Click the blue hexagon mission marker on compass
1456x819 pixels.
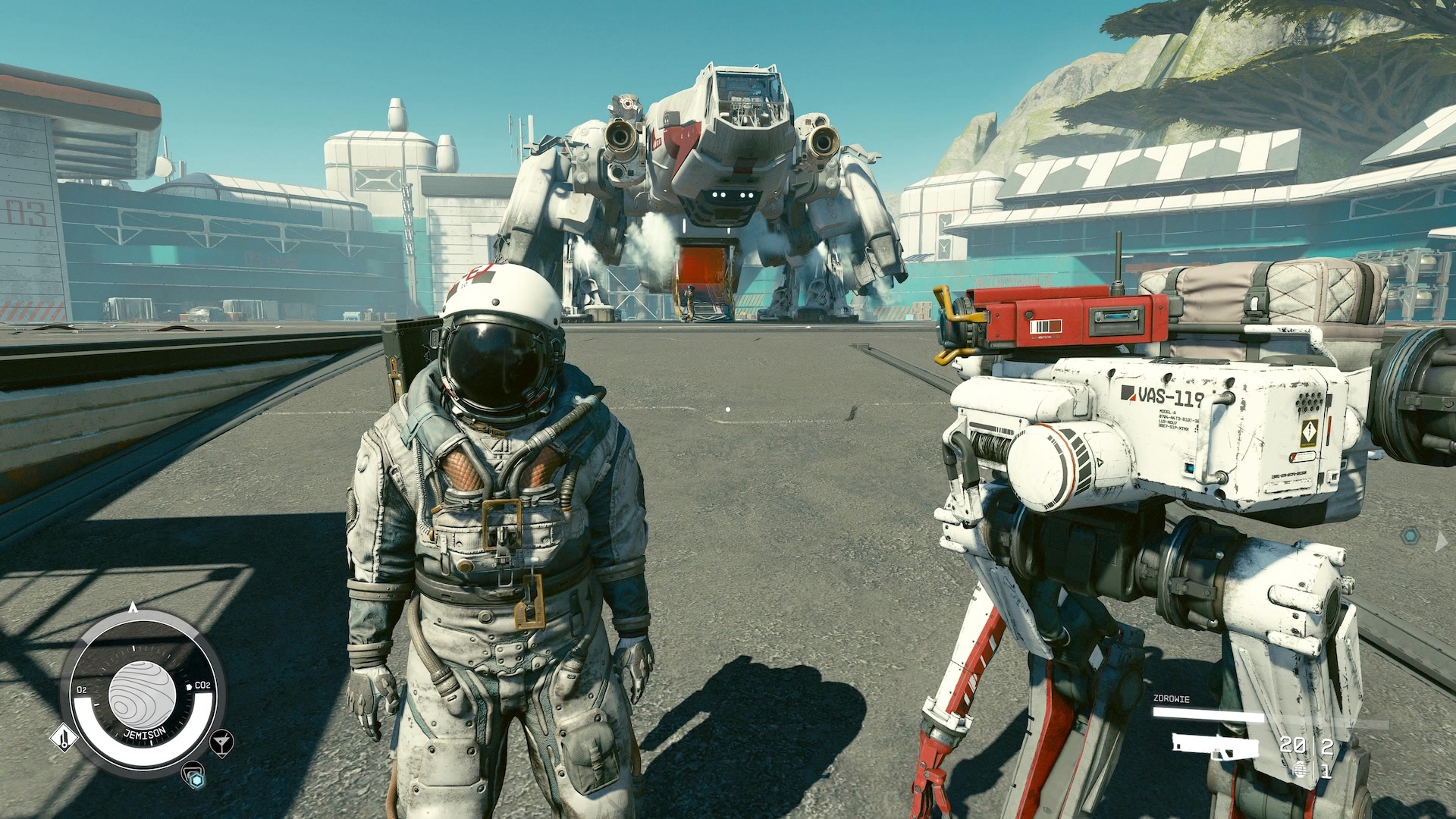pos(195,779)
